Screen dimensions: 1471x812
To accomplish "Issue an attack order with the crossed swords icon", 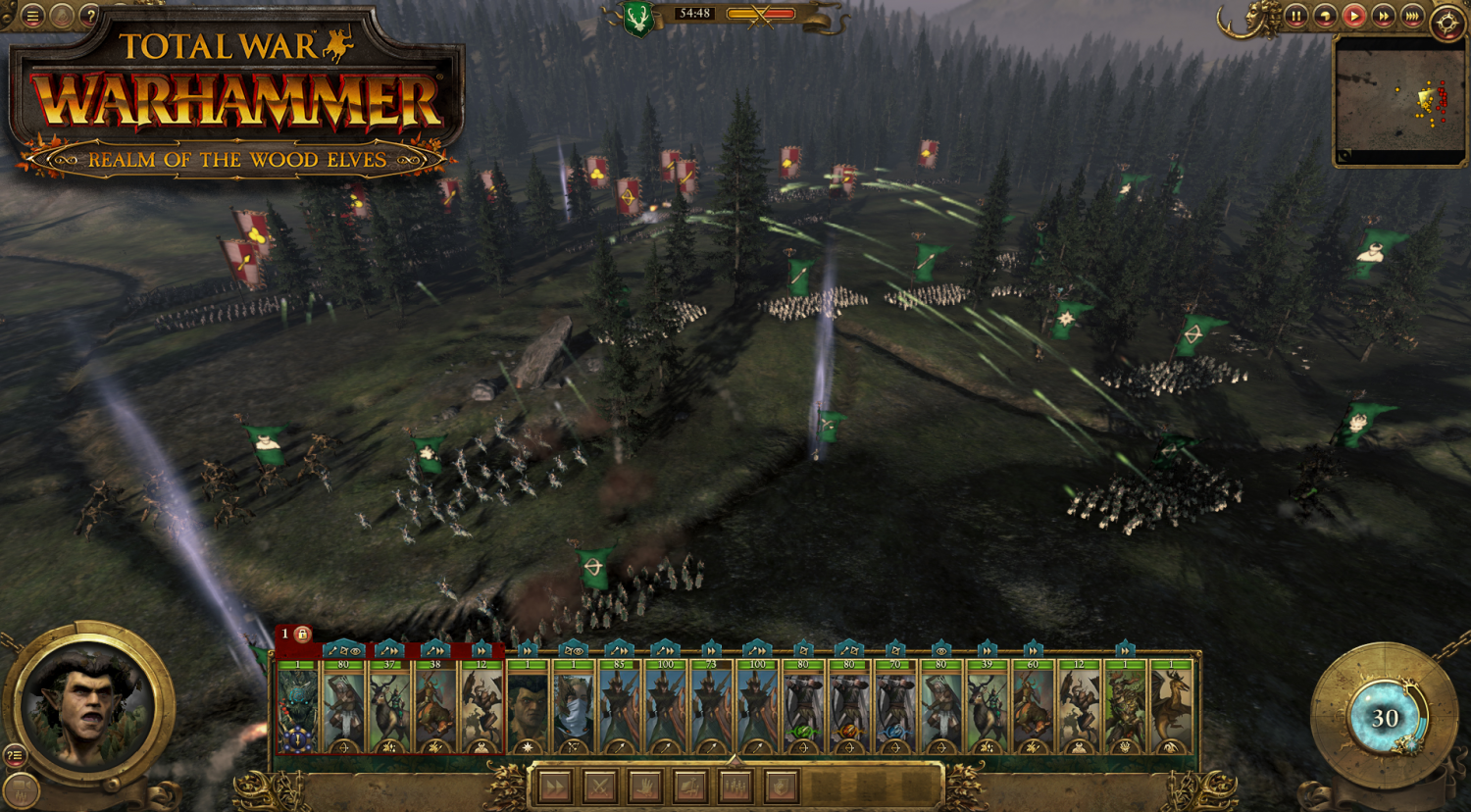I will [x=599, y=786].
